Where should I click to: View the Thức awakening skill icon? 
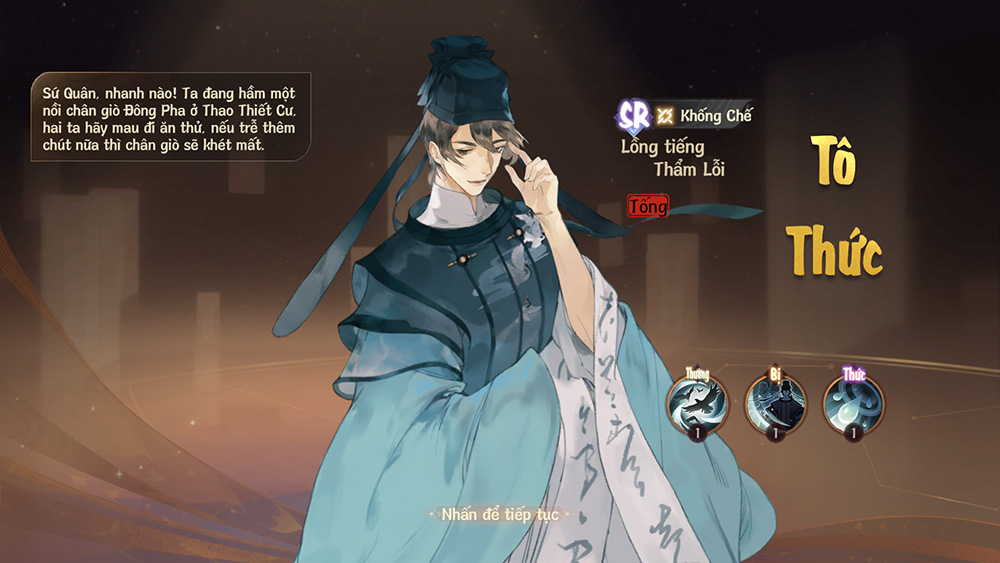[x=853, y=403]
